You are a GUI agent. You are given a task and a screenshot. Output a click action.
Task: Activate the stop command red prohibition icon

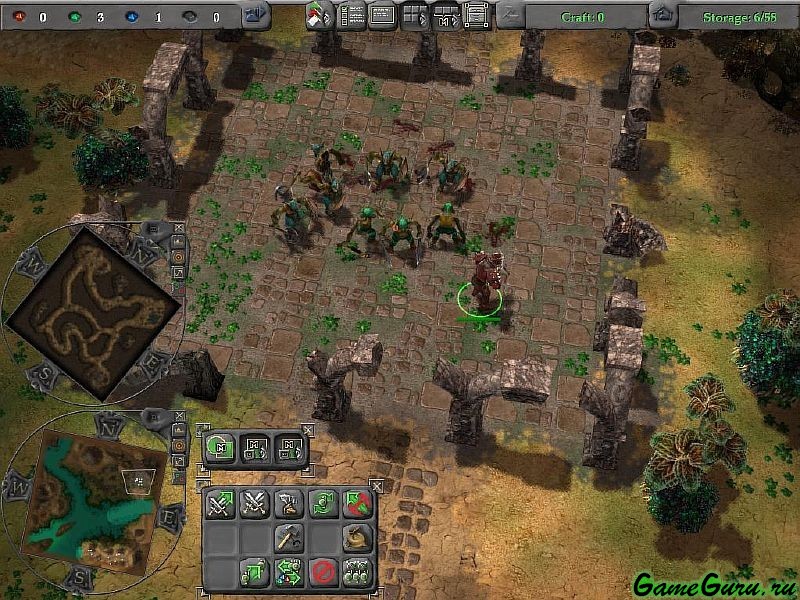tap(322, 573)
